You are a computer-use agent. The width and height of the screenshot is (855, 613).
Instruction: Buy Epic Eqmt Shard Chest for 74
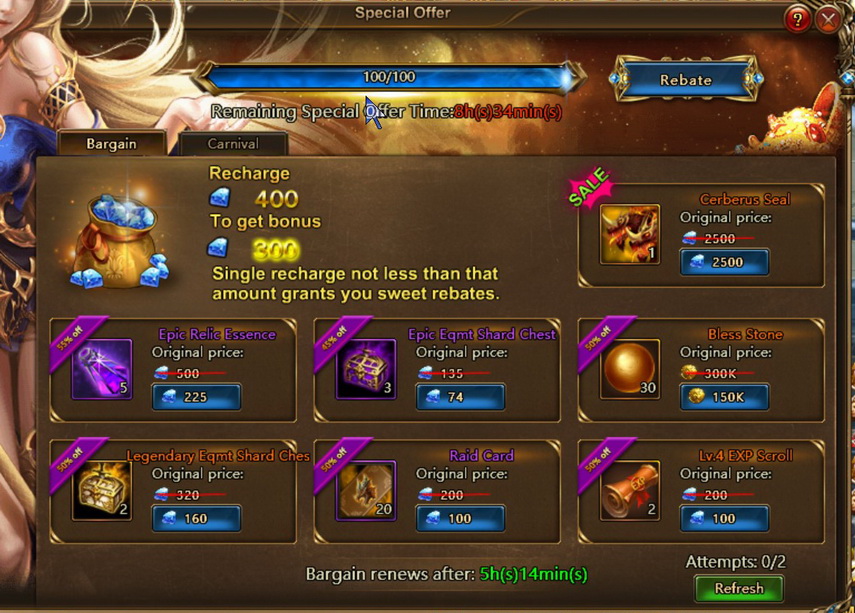pyautogui.click(x=460, y=397)
